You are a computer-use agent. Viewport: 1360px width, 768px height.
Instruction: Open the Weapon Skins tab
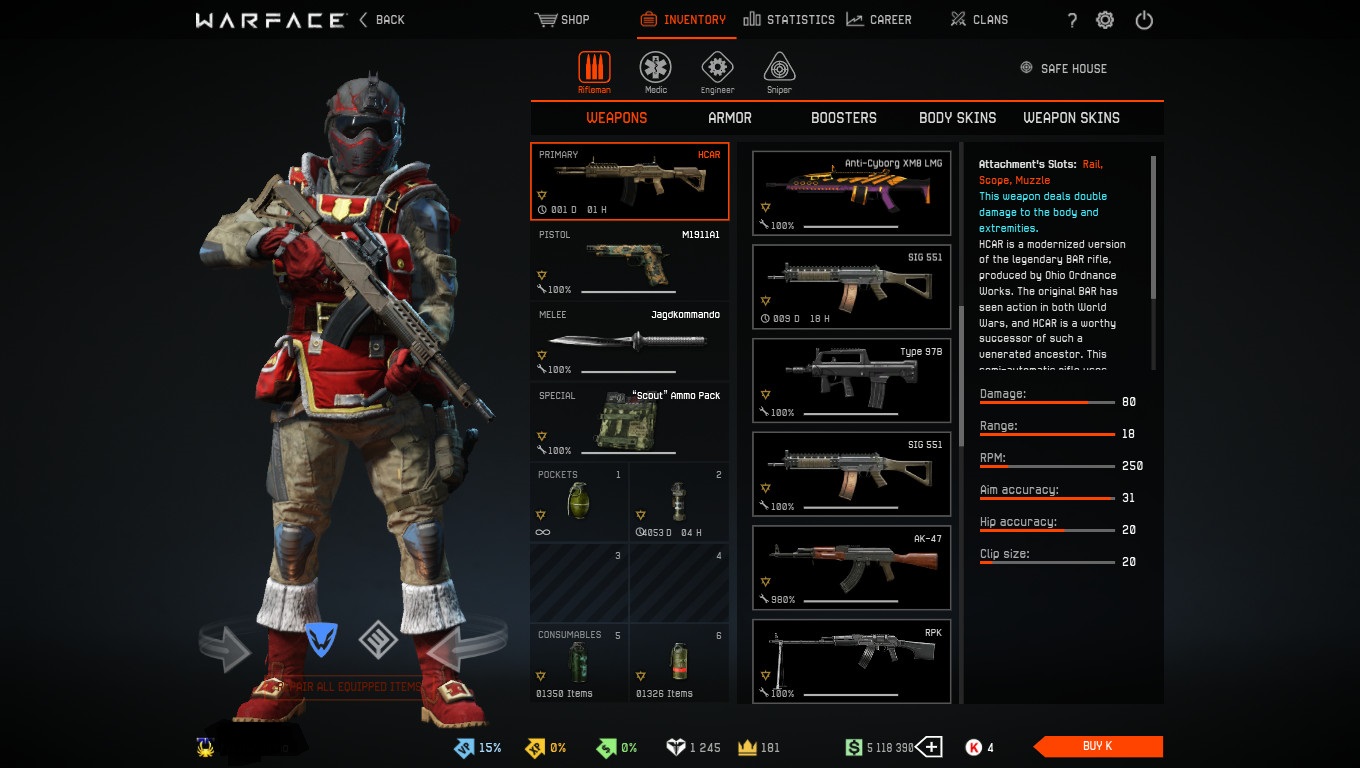tap(1071, 118)
